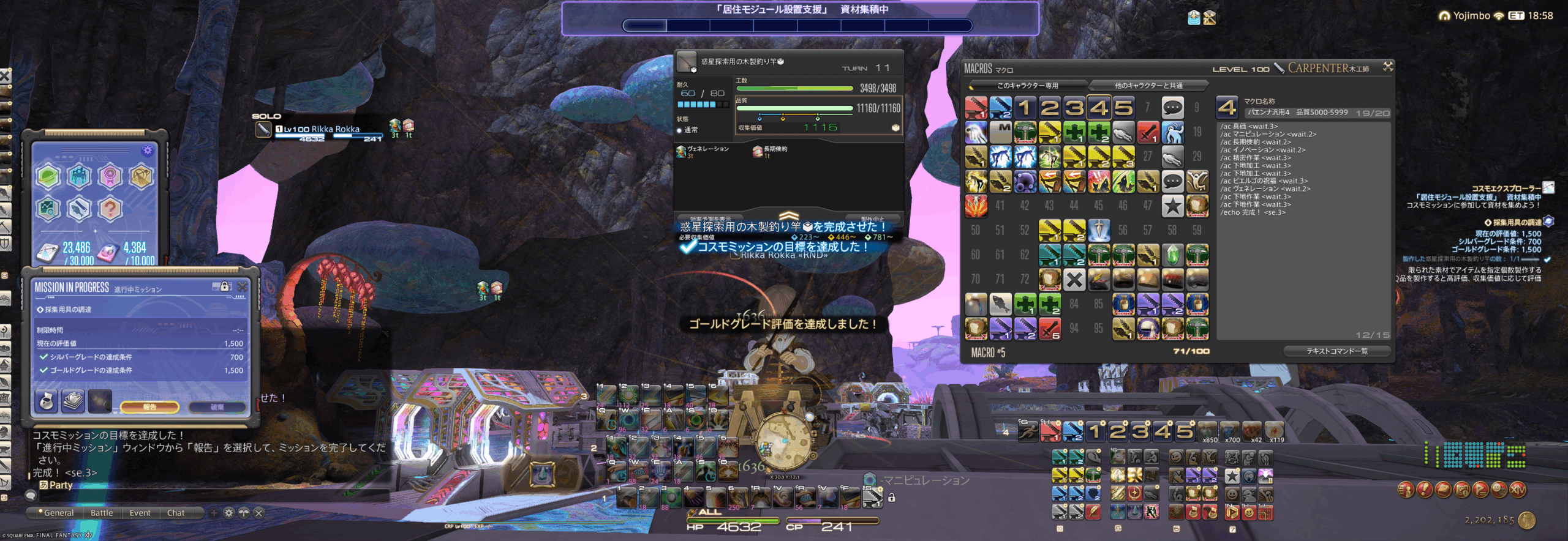Click the chat text input box
The width and height of the screenshot is (1568, 541).
tap(208, 496)
